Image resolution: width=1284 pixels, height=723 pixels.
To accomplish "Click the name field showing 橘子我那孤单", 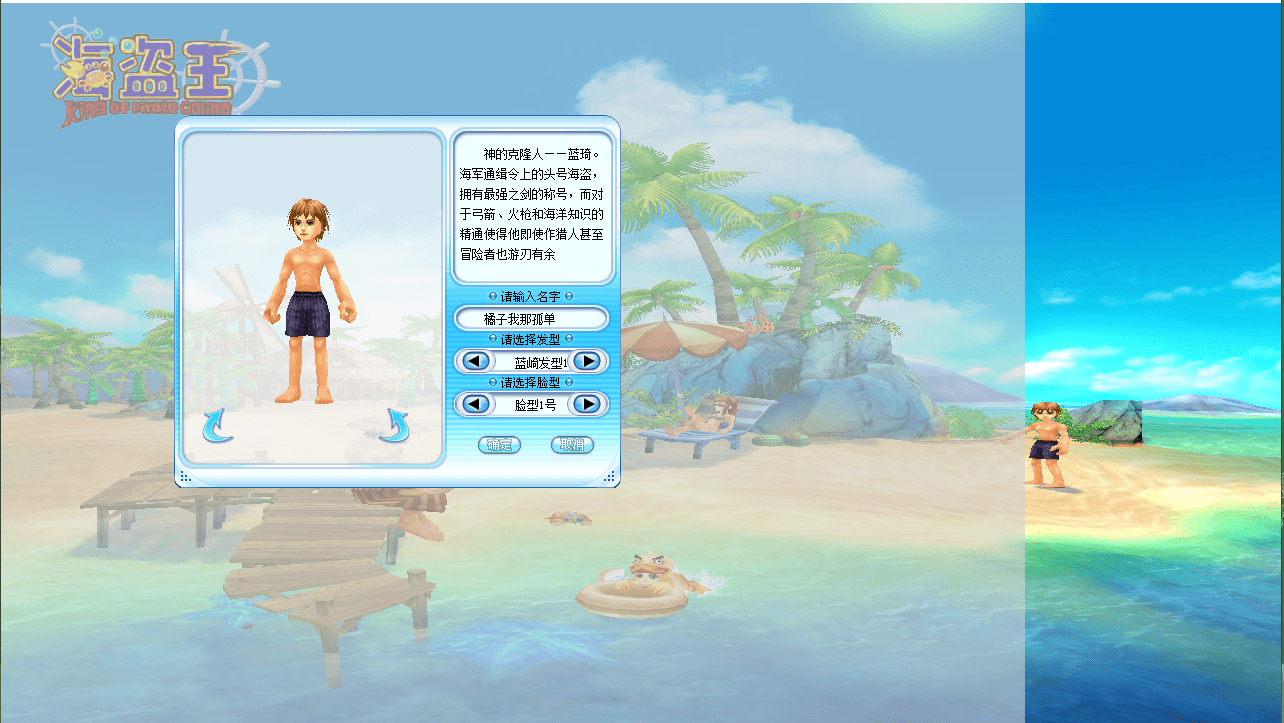I will (530, 318).
